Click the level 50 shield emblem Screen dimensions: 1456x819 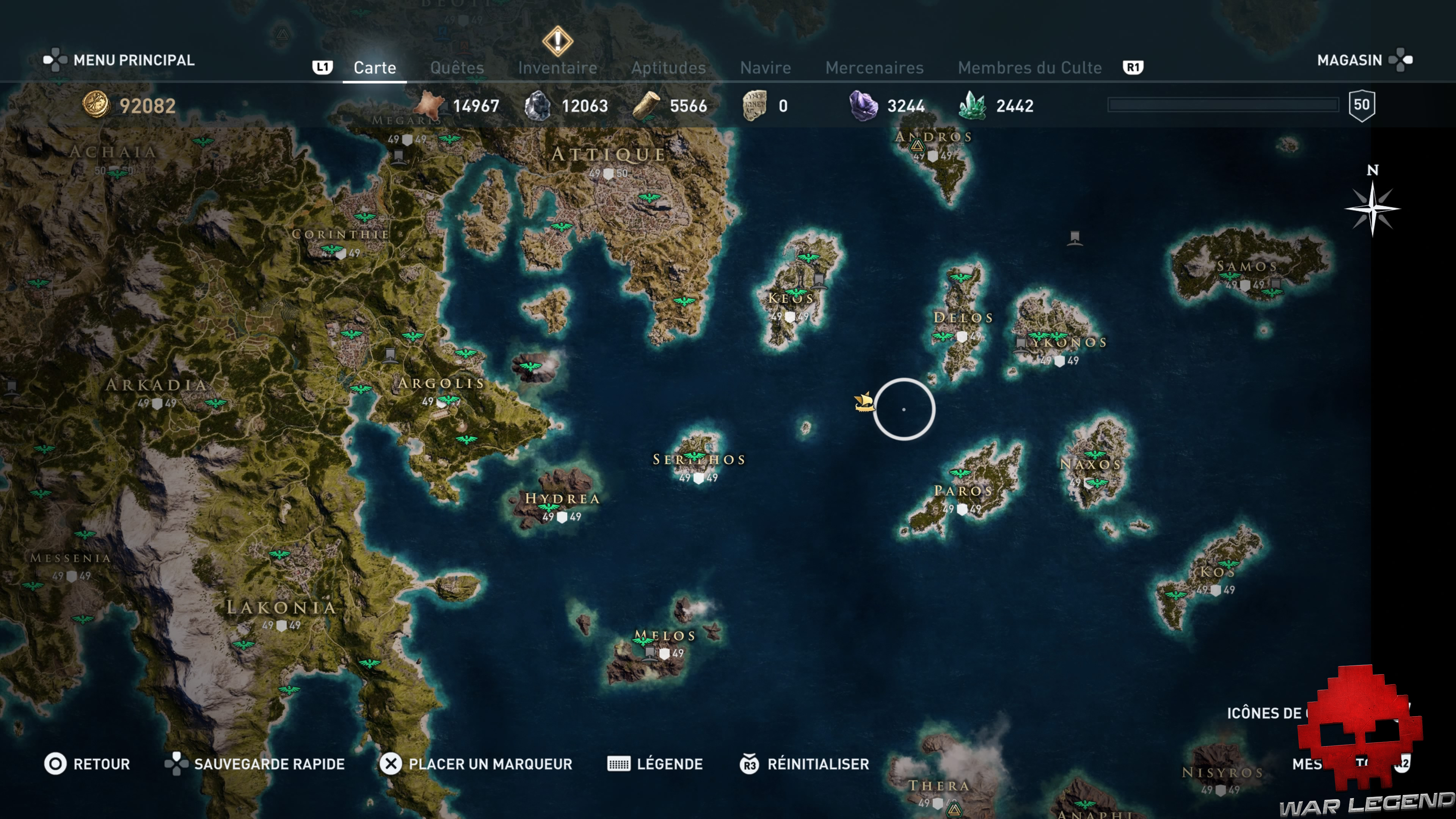(x=1362, y=104)
